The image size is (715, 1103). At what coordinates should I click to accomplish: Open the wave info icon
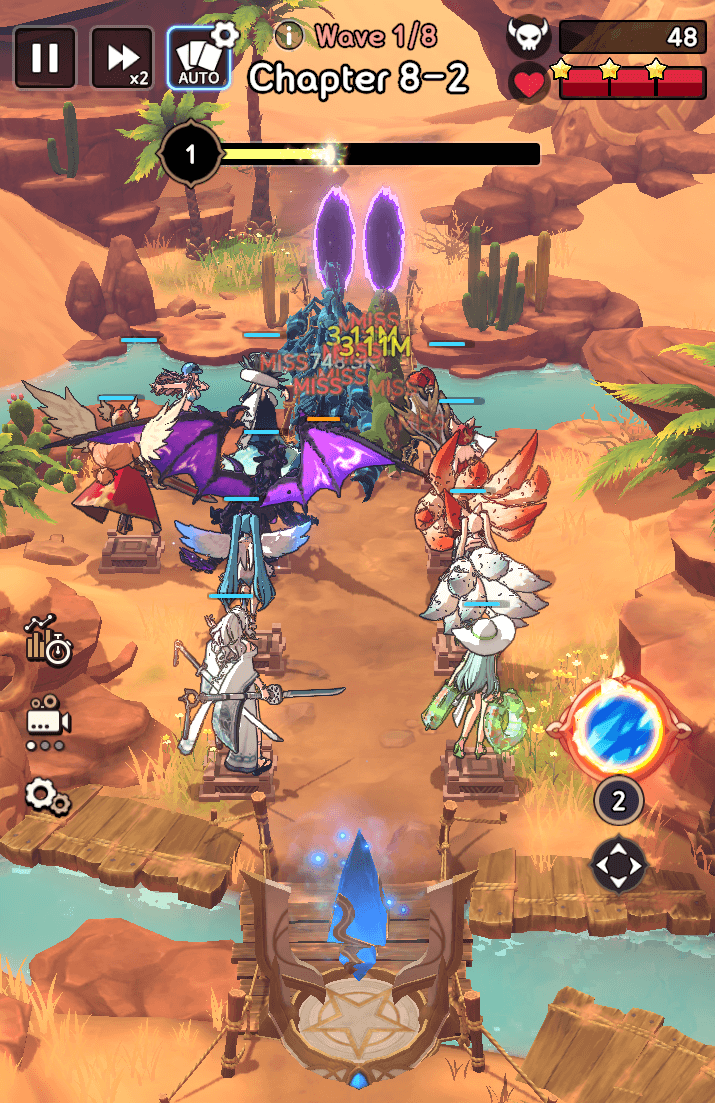pos(289,37)
